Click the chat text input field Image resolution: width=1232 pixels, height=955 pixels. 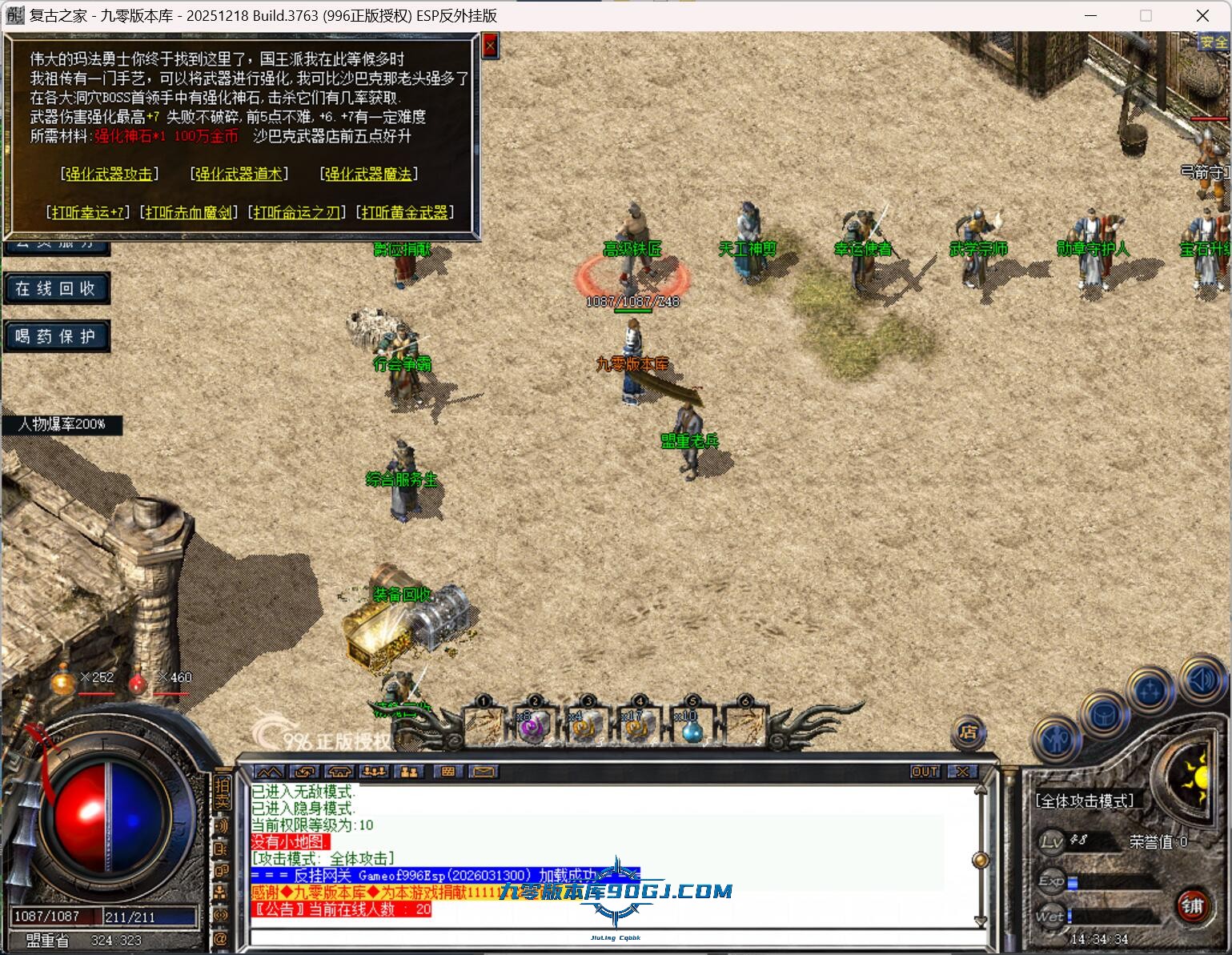click(608, 937)
